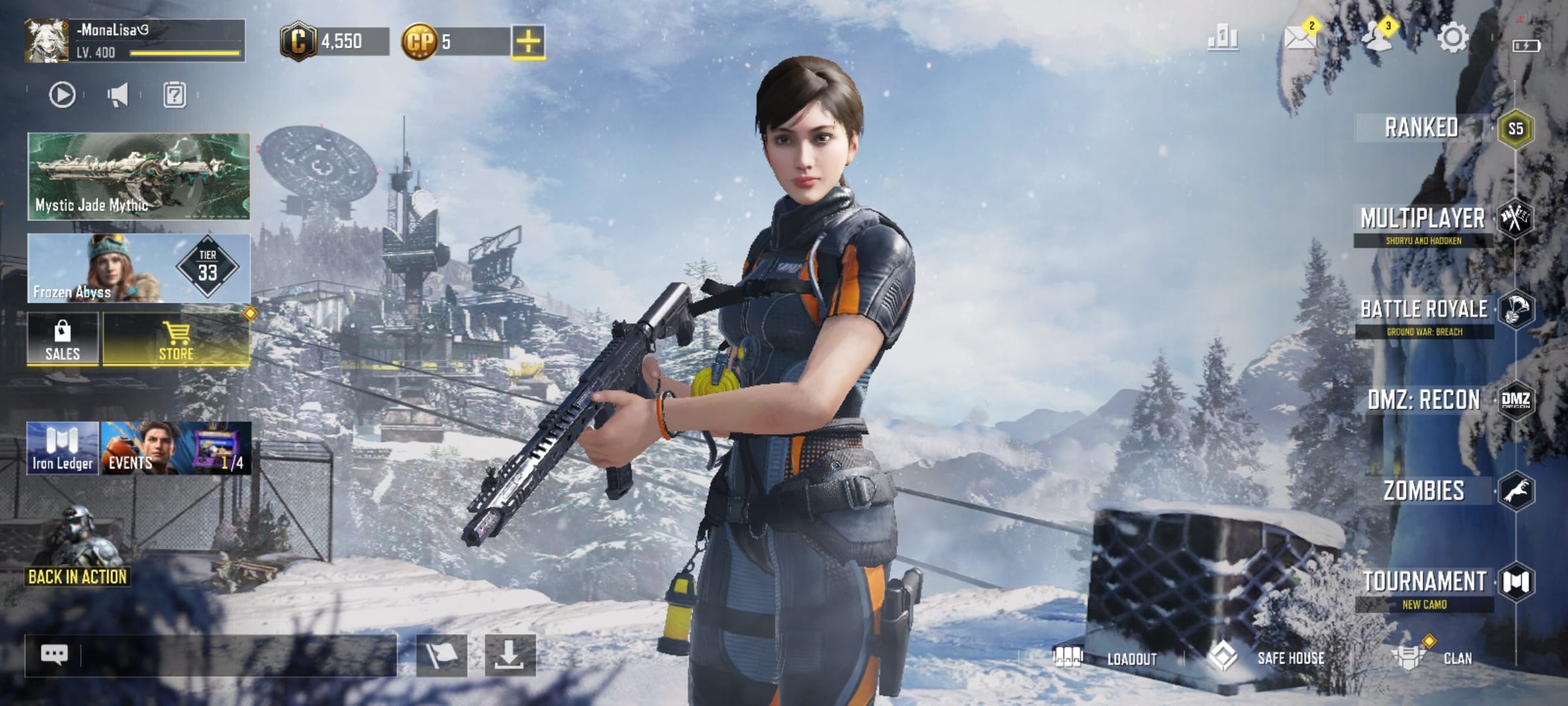
Task: Check the mail envelope inbox
Action: 1299,38
